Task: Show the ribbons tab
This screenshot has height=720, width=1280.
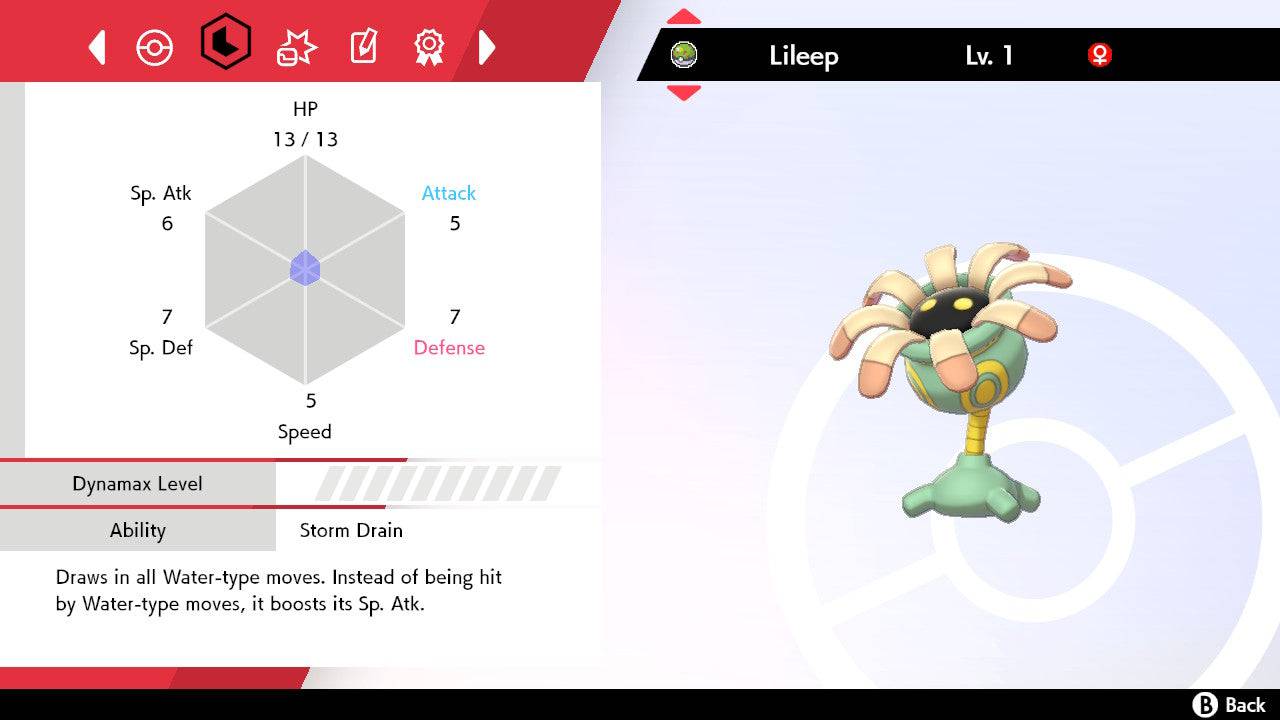Action: click(429, 46)
